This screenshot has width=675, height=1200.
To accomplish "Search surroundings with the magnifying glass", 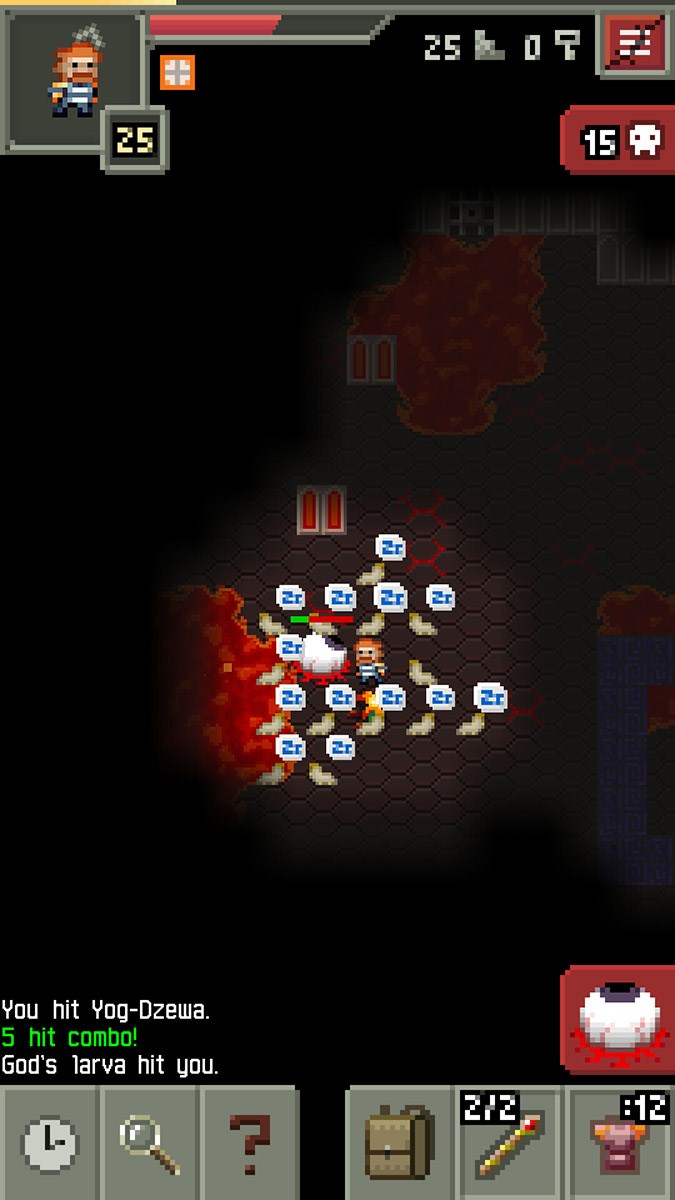I will 149,1145.
